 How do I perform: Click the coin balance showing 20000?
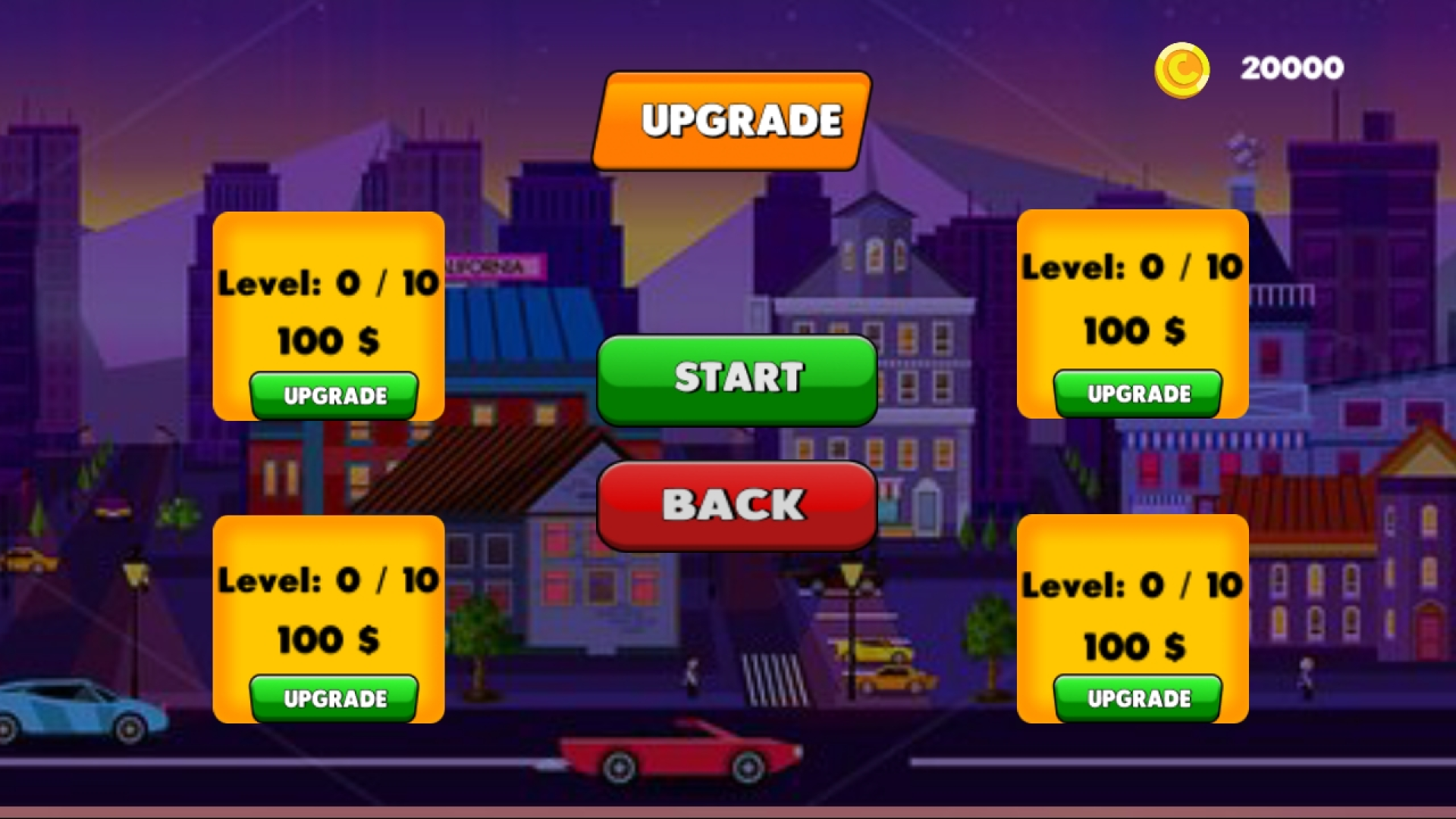1291,67
